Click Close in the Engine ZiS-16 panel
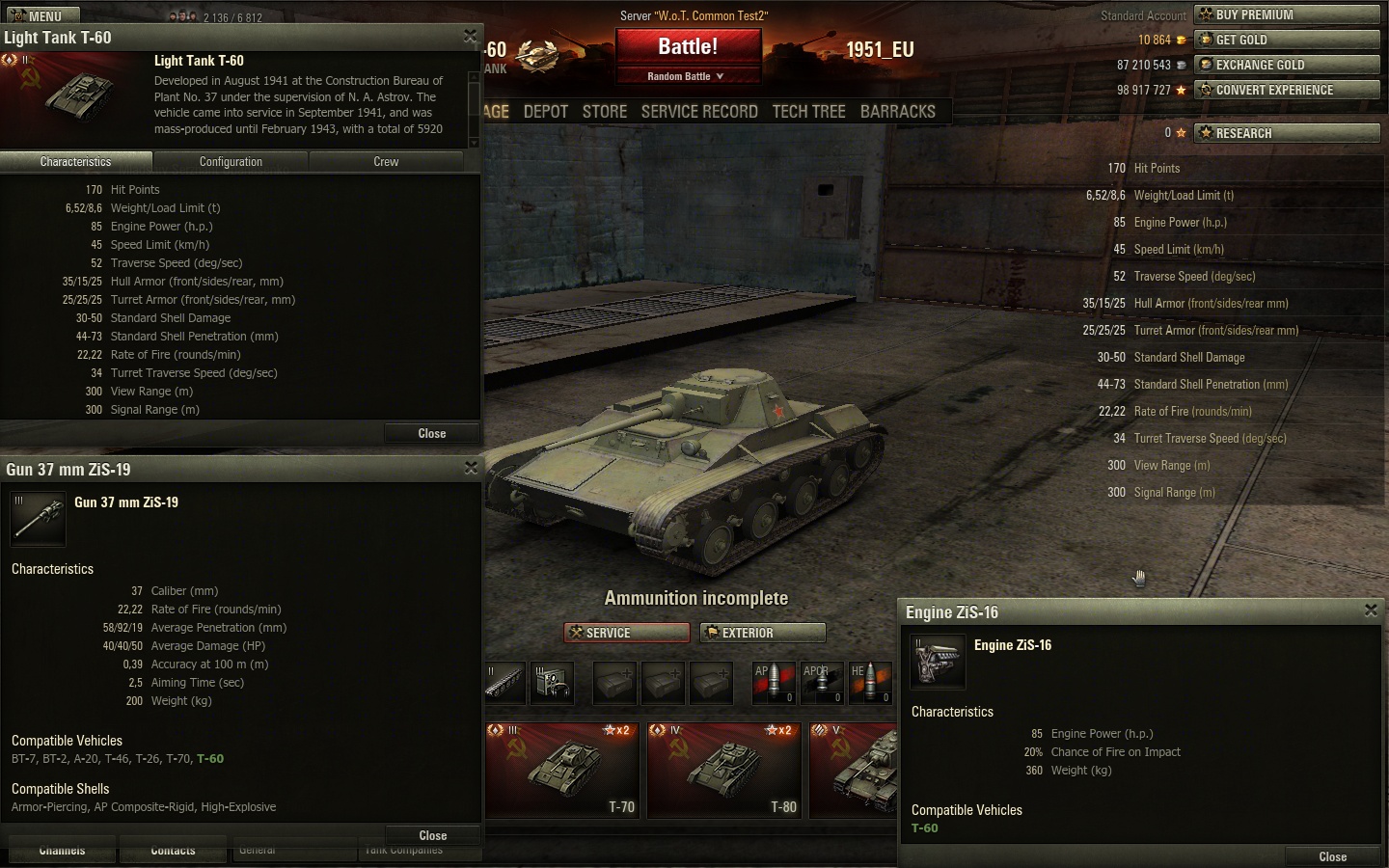Image resolution: width=1389 pixels, height=868 pixels. point(1332,856)
